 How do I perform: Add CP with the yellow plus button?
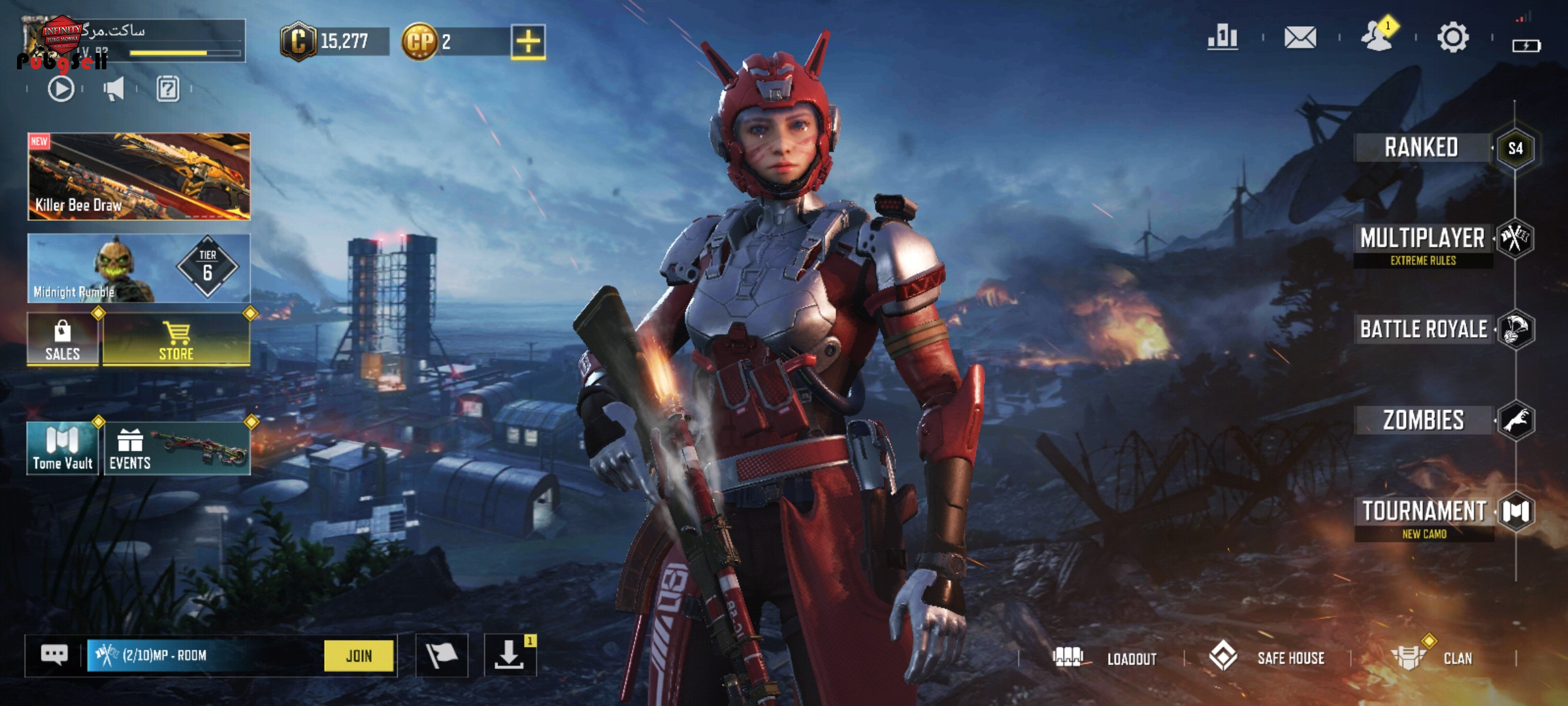click(528, 42)
